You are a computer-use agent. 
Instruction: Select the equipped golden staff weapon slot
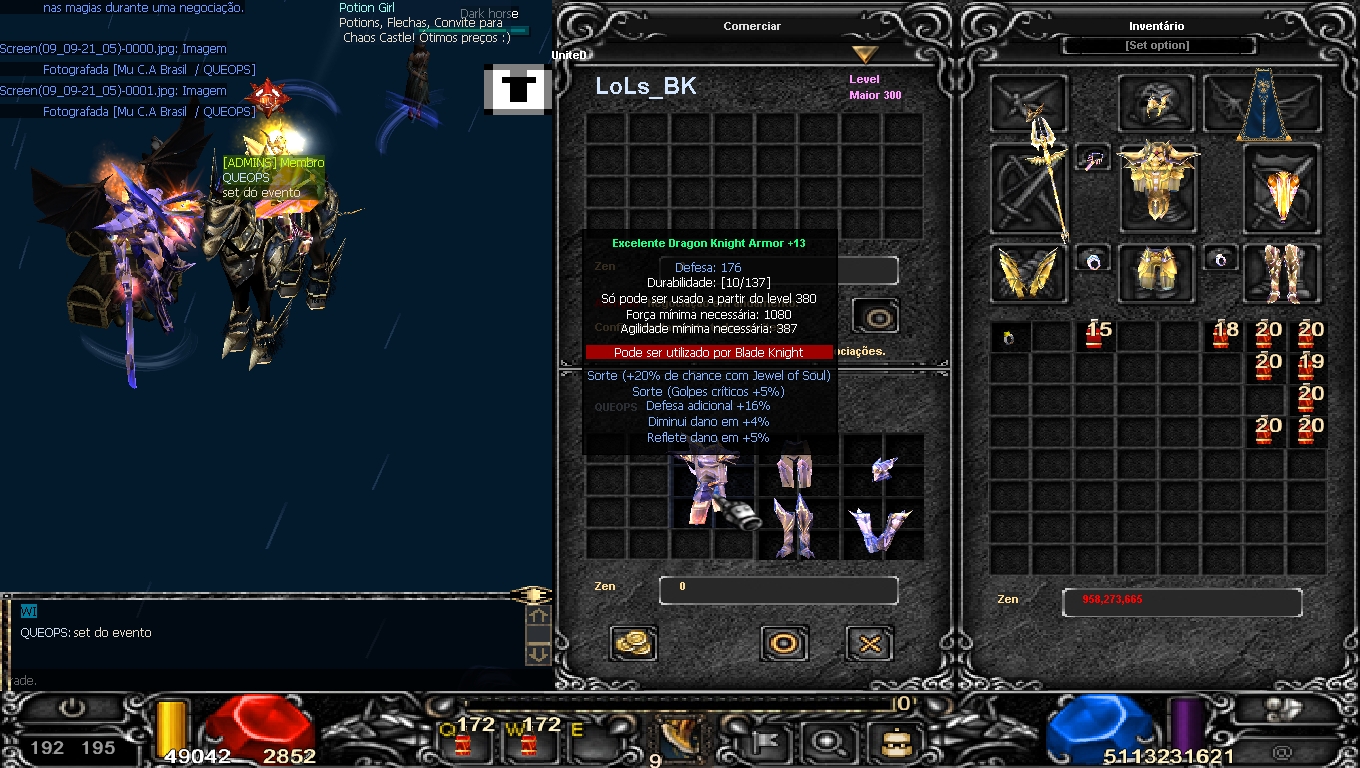(x=1029, y=189)
